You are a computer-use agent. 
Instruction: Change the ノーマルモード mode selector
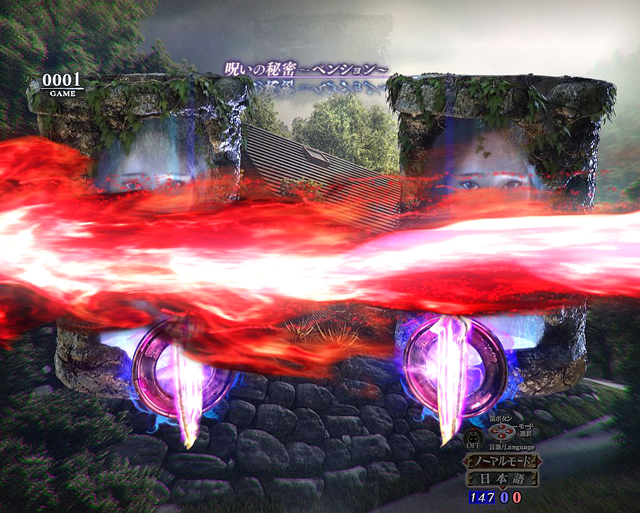(x=503, y=462)
